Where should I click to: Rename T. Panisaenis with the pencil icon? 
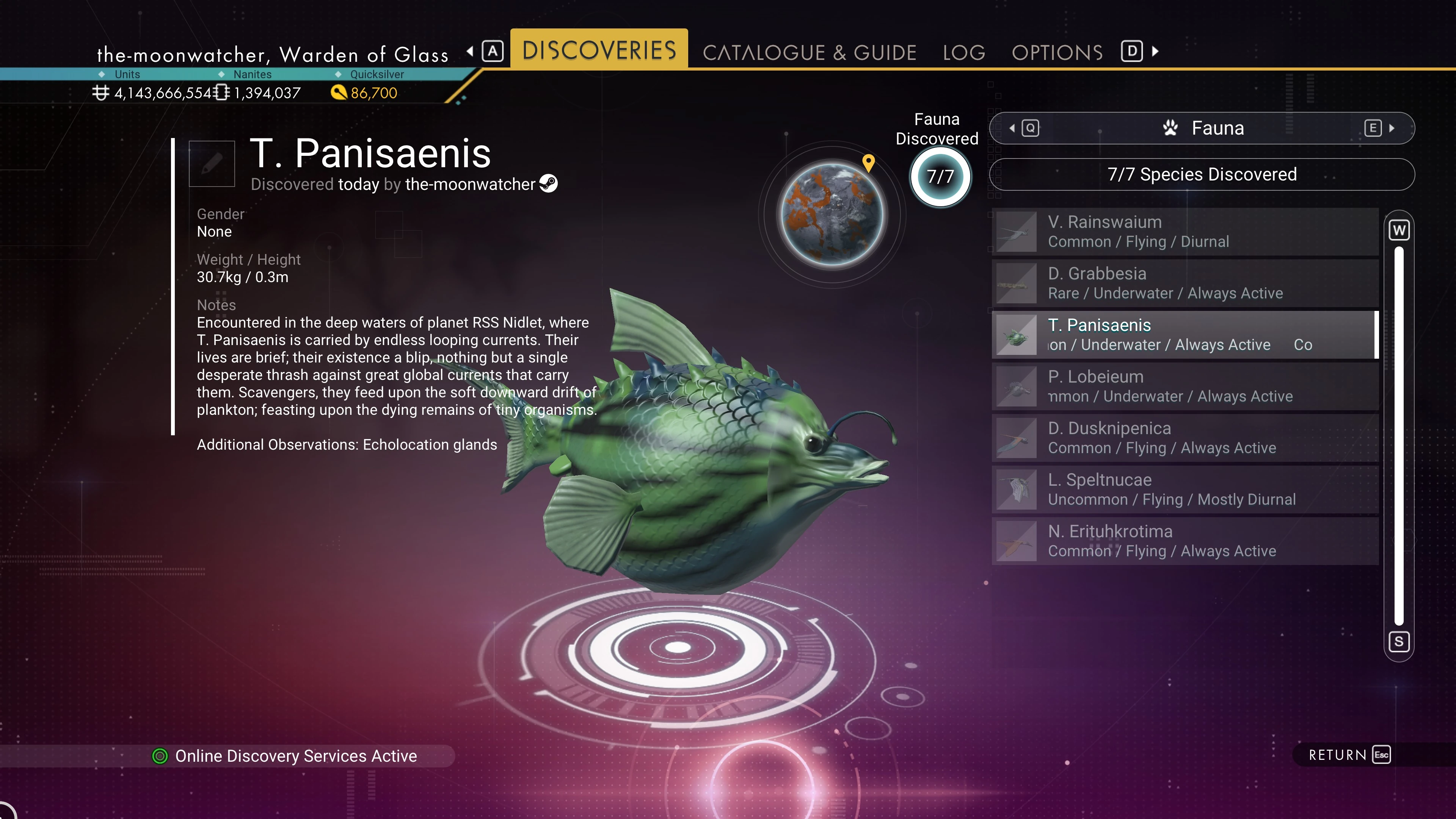click(212, 164)
